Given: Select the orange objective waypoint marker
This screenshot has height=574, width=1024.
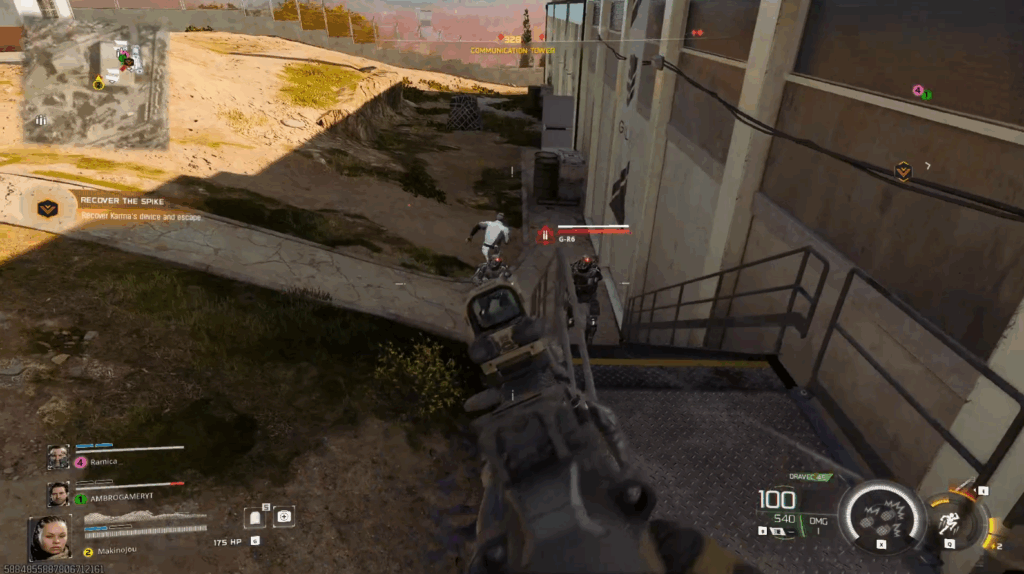Looking at the screenshot, I should point(903,171).
